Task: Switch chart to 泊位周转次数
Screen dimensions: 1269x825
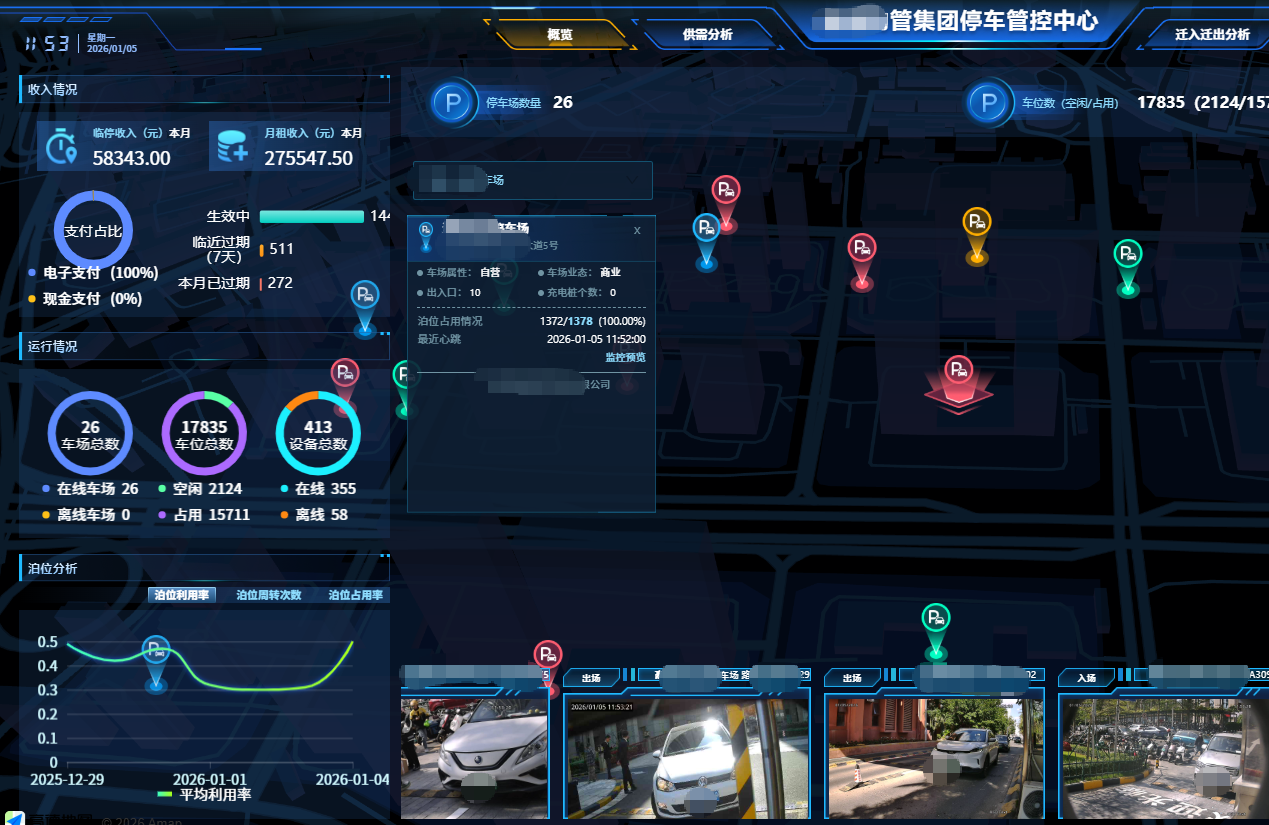Action: point(268,595)
